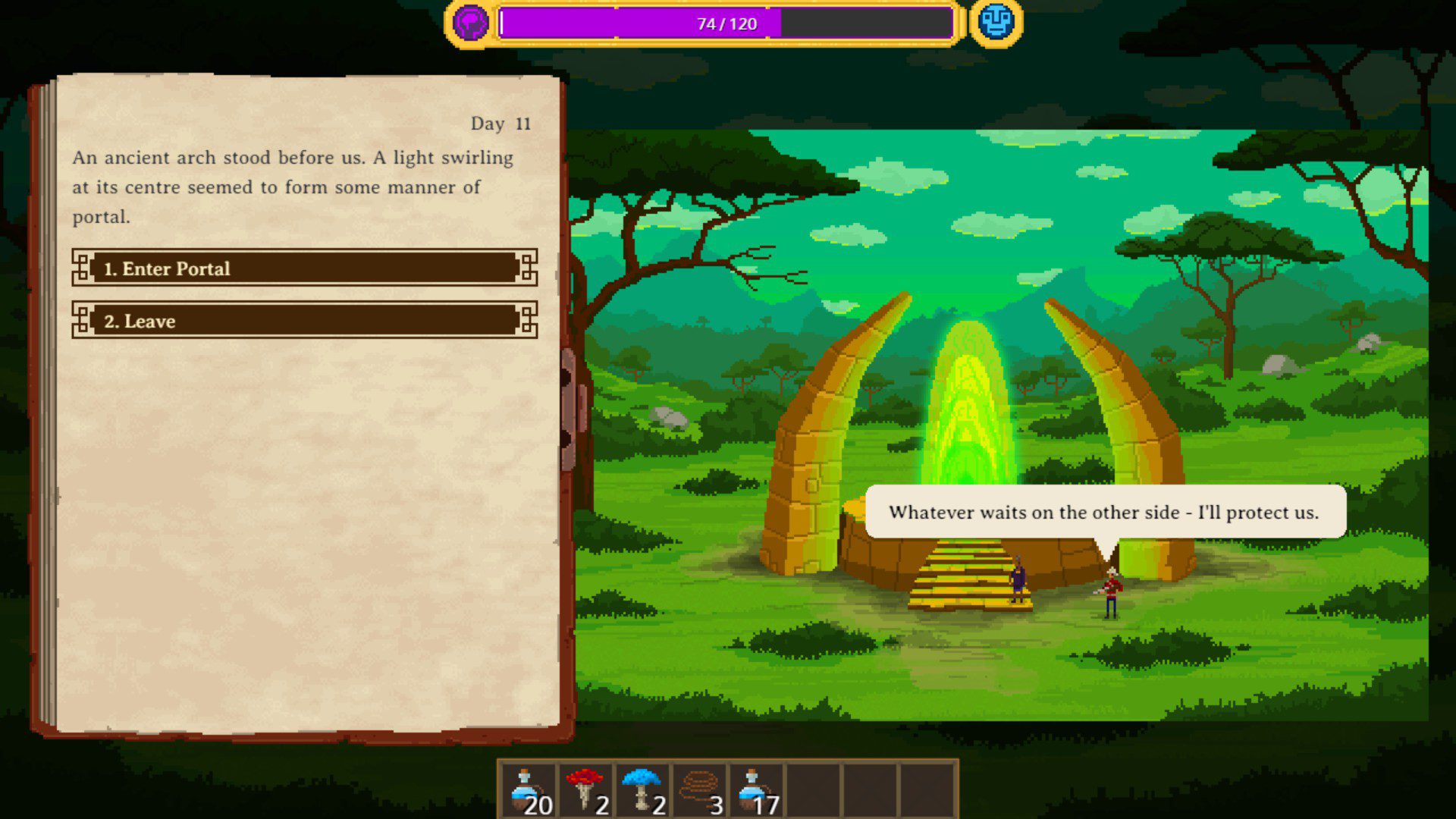The width and height of the screenshot is (1456, 819).
Task: Select the water flask stack of 17
Action: tap(756, 791)
